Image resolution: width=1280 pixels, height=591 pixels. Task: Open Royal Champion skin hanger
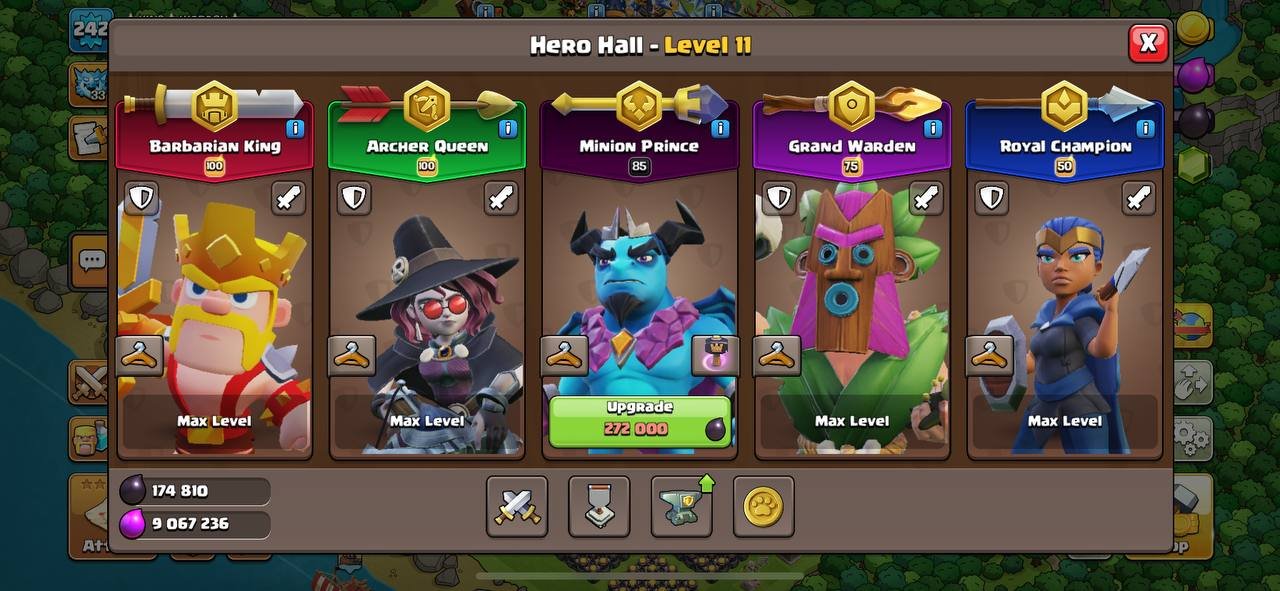pos(989,355)
